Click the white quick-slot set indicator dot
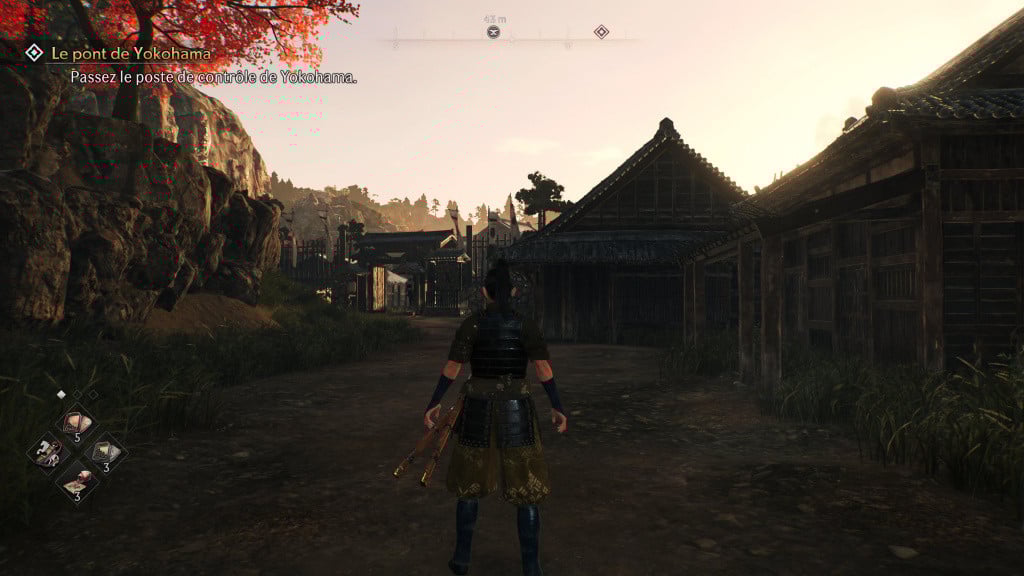This screenshot has width=1024, height=576. (x=60, y=395)
